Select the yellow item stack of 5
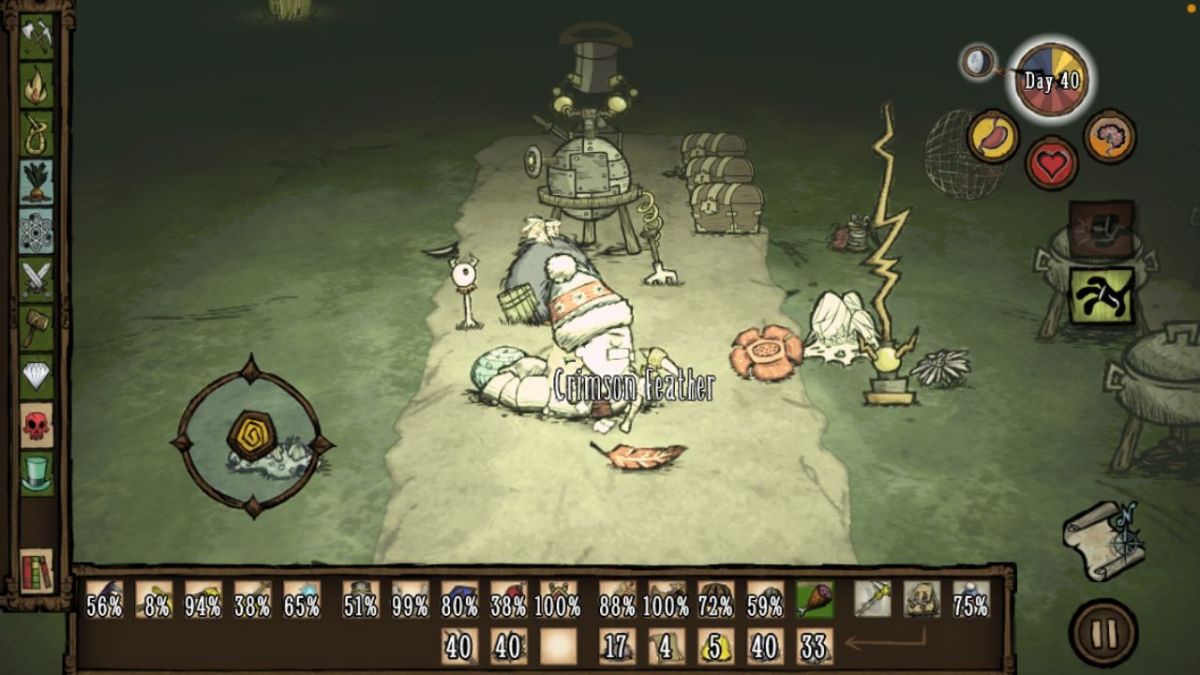Viewport: 1200px width, 675px height. (x=716, y=646)
